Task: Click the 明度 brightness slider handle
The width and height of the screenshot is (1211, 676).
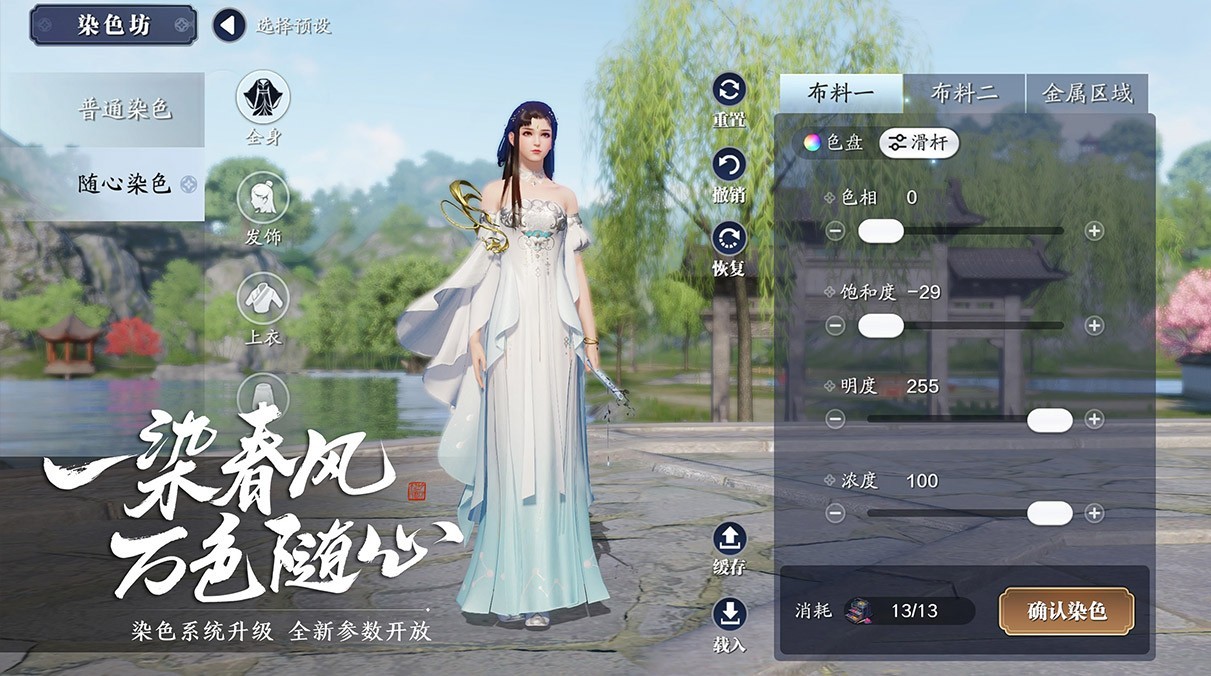Action: [x=1049, y=420]
